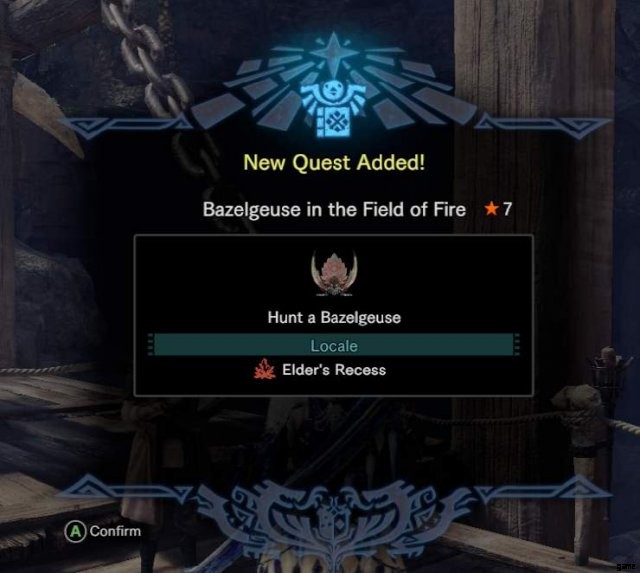This screenshot has height=573, width=640.
Task: Click the Bazelgeuse in the Field of Fire title
Action: [x=334, y=209]
